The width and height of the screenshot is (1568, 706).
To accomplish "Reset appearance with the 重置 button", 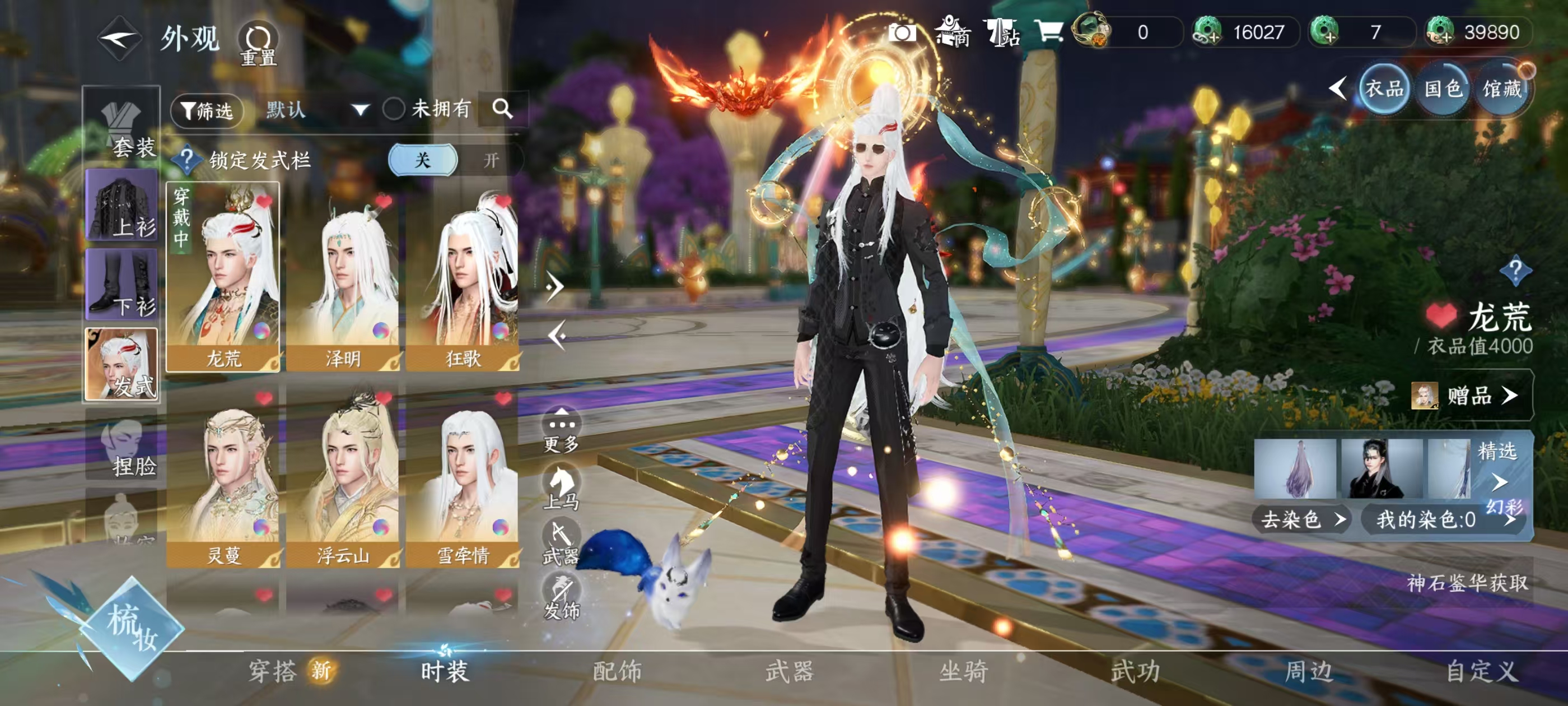I will [258, 43].
